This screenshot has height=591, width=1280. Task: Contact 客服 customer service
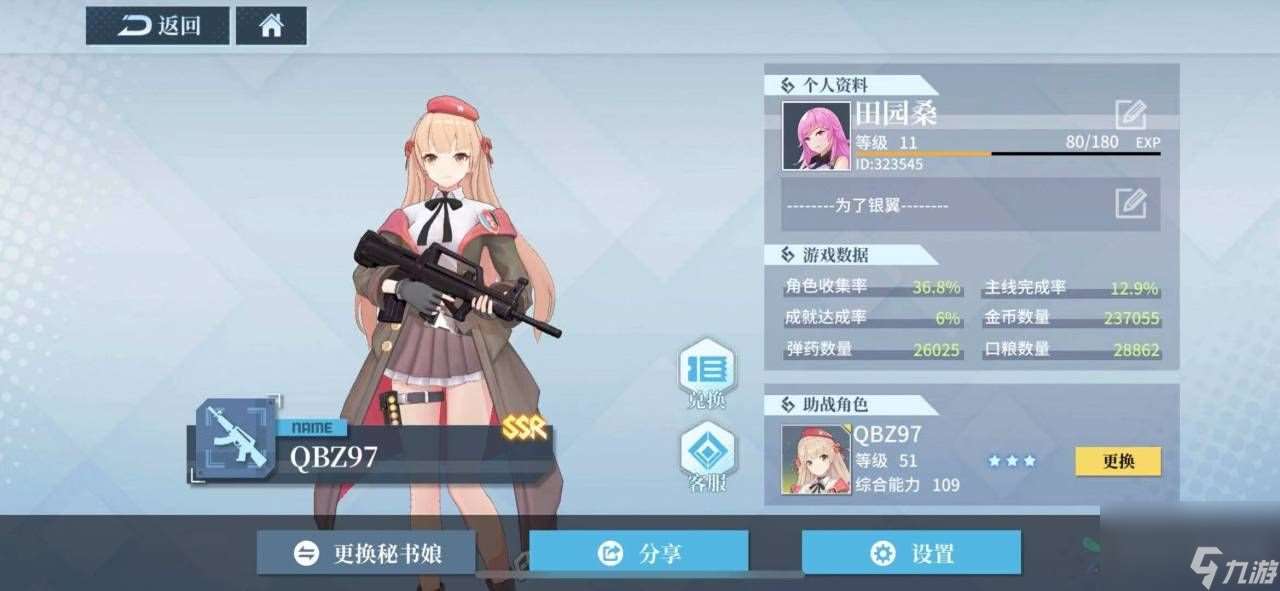point(707,456)
